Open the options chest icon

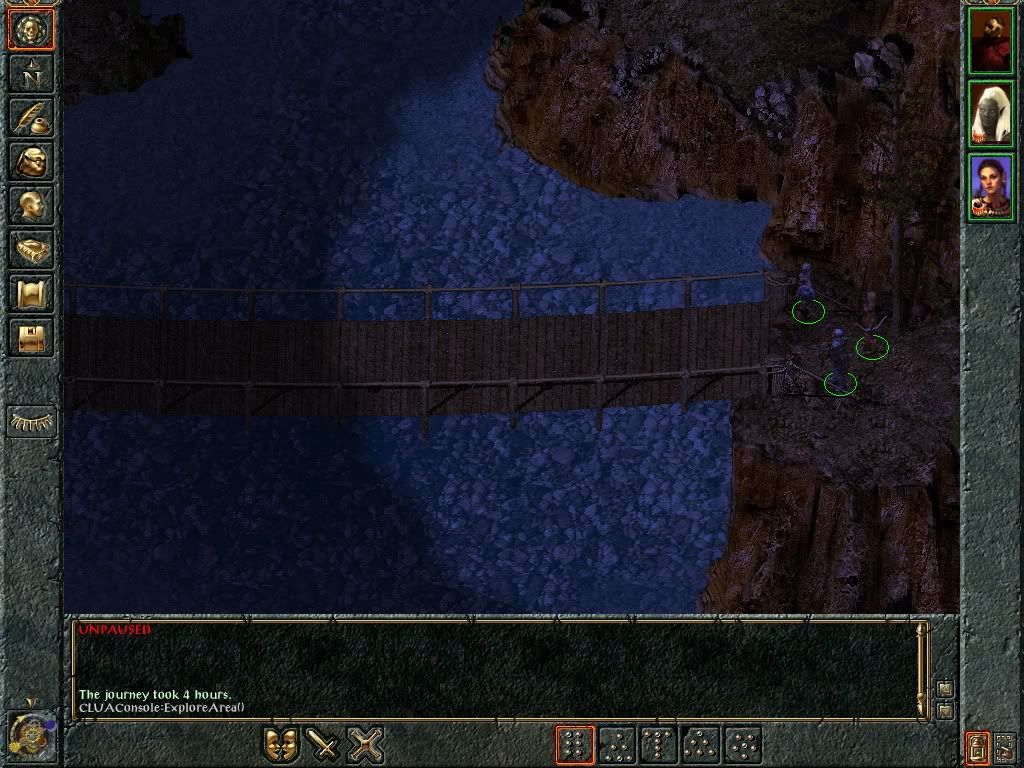31,337
